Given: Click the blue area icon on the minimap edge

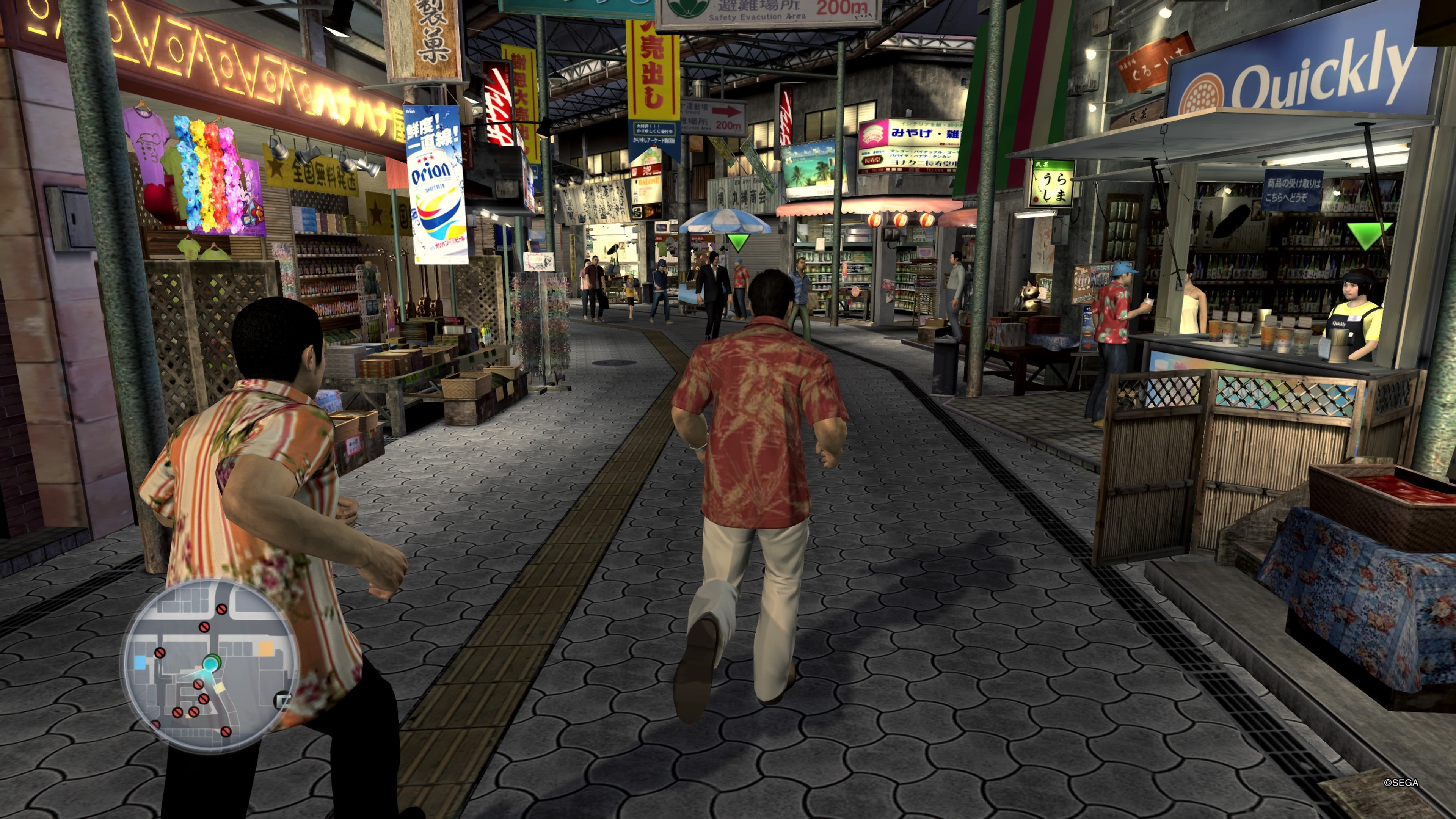Looking at the screenshot, I should [140, 662].
